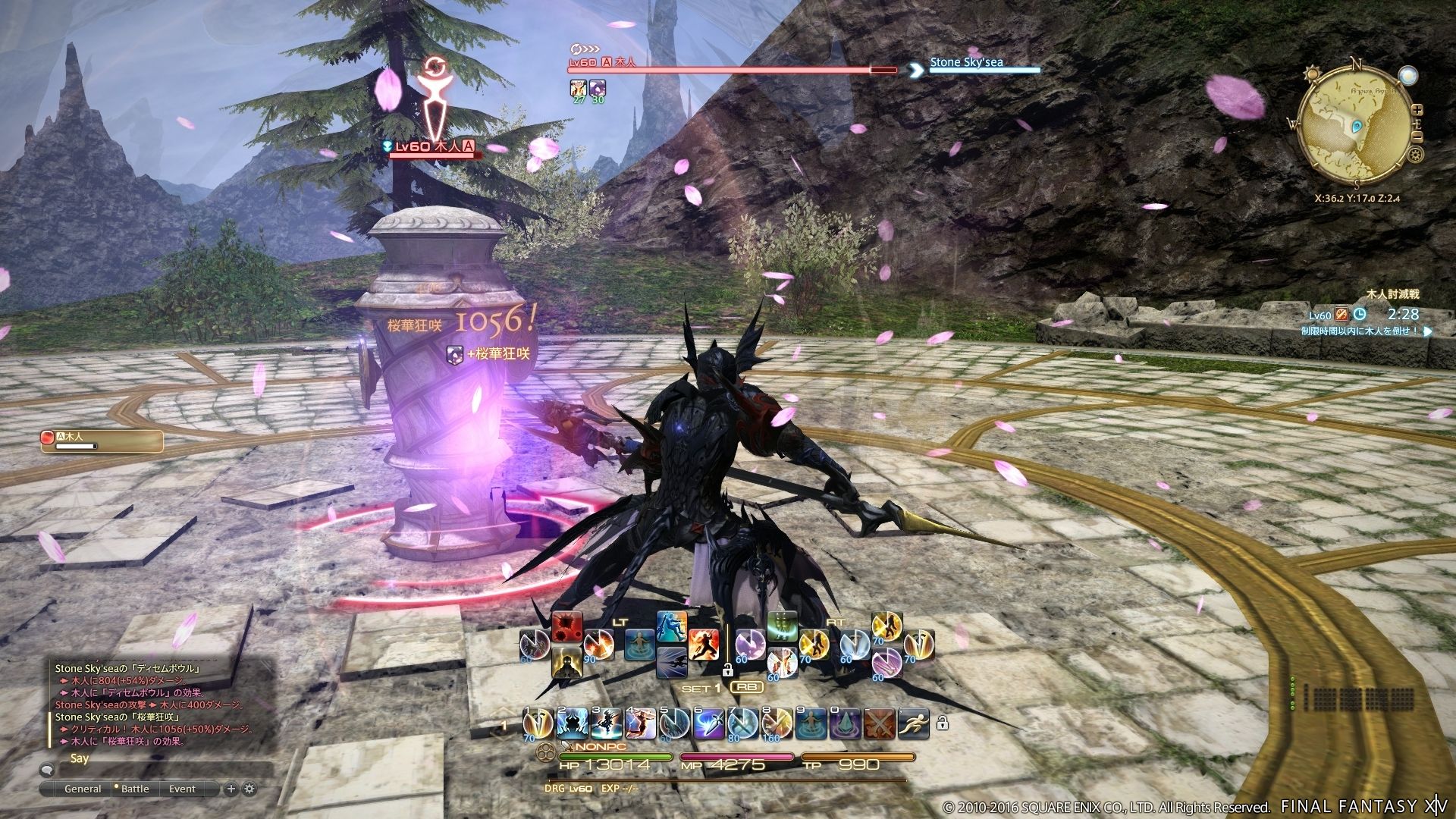Click the chat bubble icon beside the Say field
The height and width of the screenshot is (819, 1456).
pos(47,770)
